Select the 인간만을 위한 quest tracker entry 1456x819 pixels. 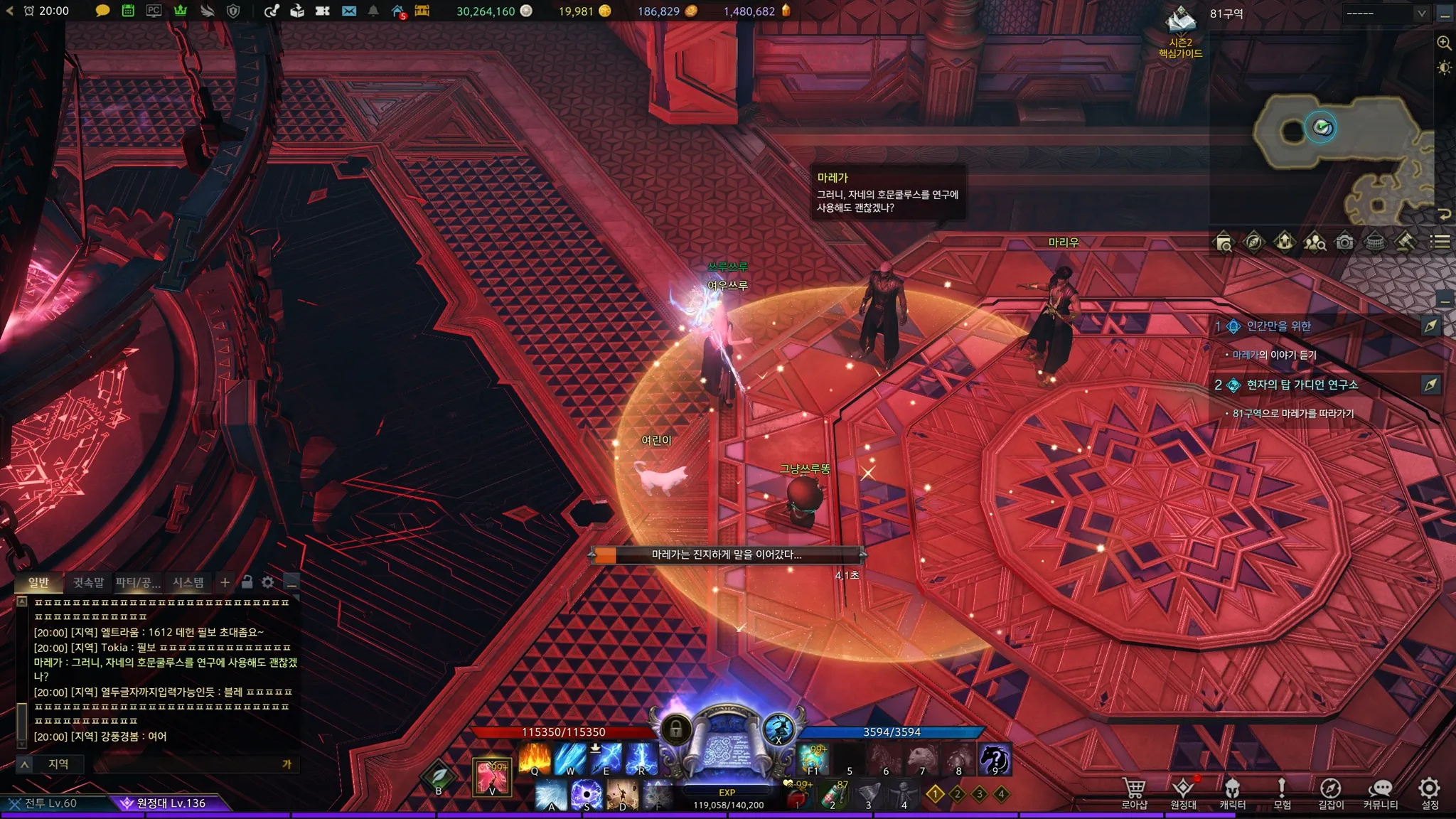tap(1278, 326)
